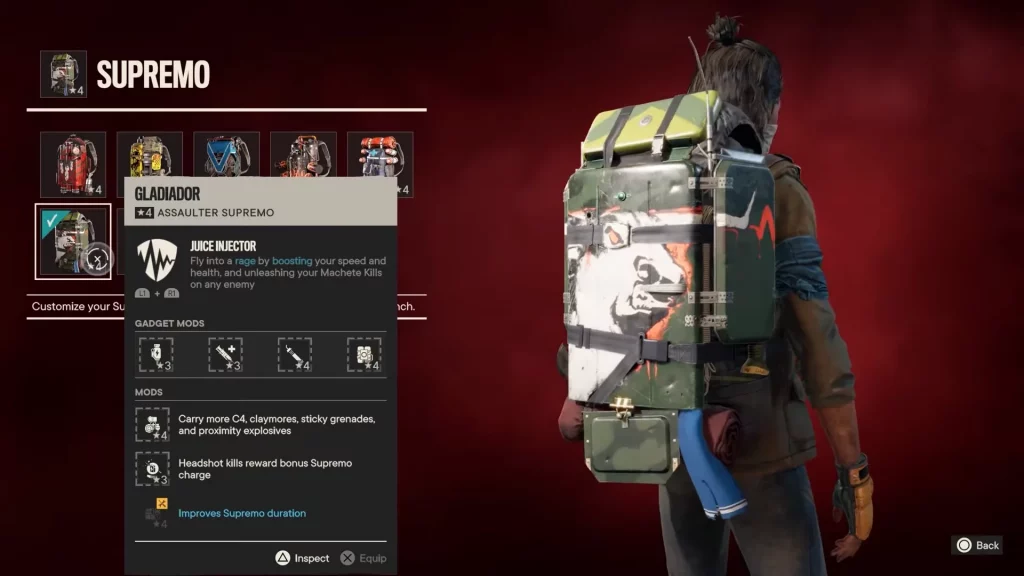Screen dimensions: 1024x576
Task: Open the explosive-pack gadget mod slot
Action: point(364,354)
